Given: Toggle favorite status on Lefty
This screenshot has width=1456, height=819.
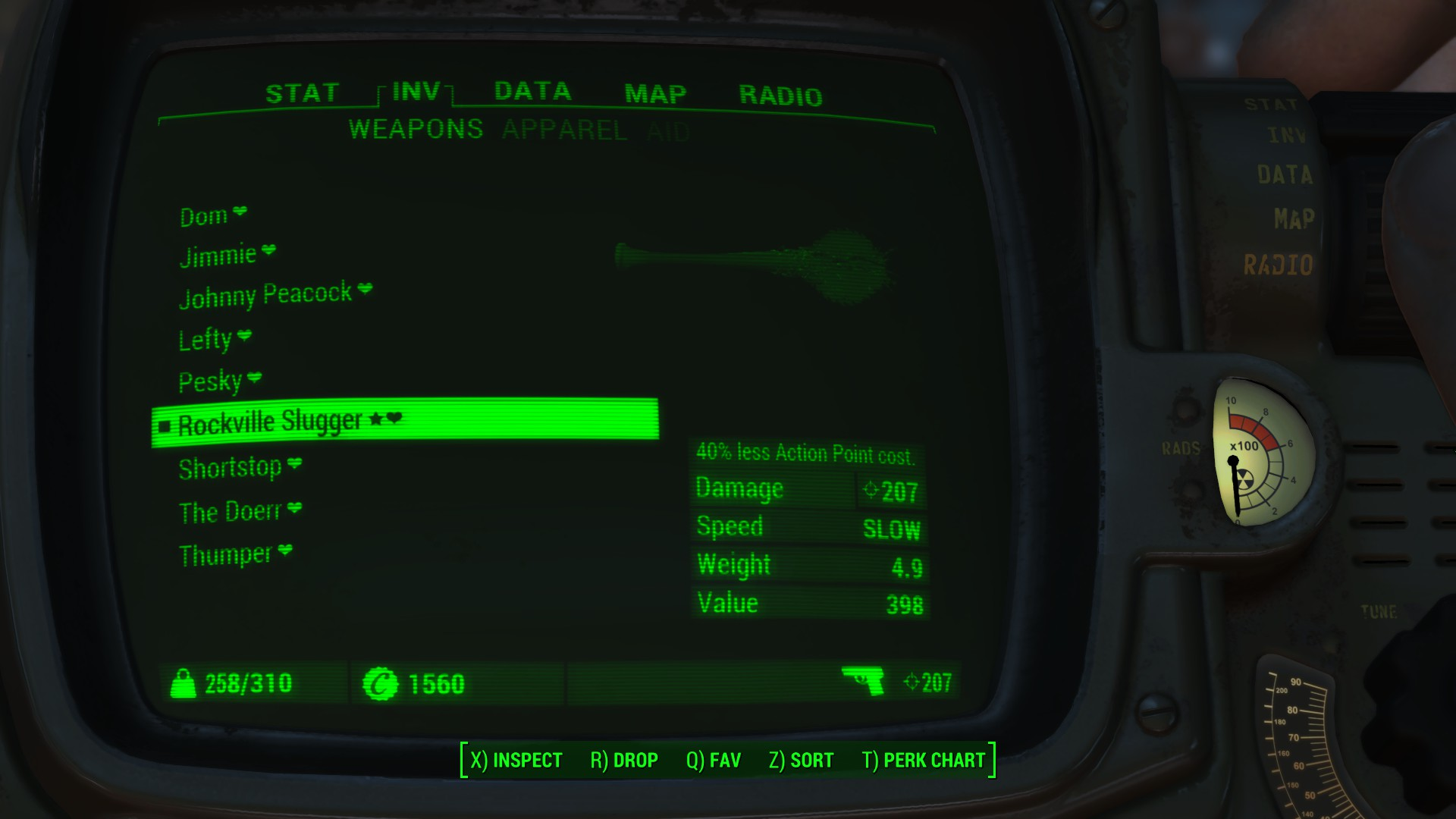Looking at the screenshot, I should click(244, 336).
